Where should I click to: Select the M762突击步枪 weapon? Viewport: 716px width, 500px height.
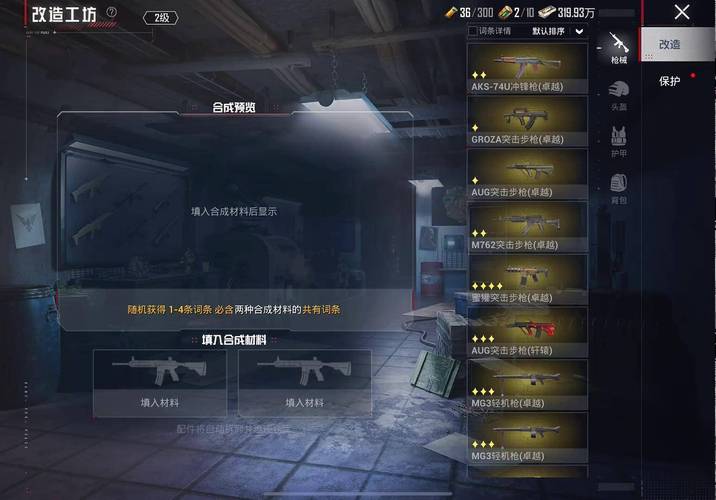[x=527, y=226]
